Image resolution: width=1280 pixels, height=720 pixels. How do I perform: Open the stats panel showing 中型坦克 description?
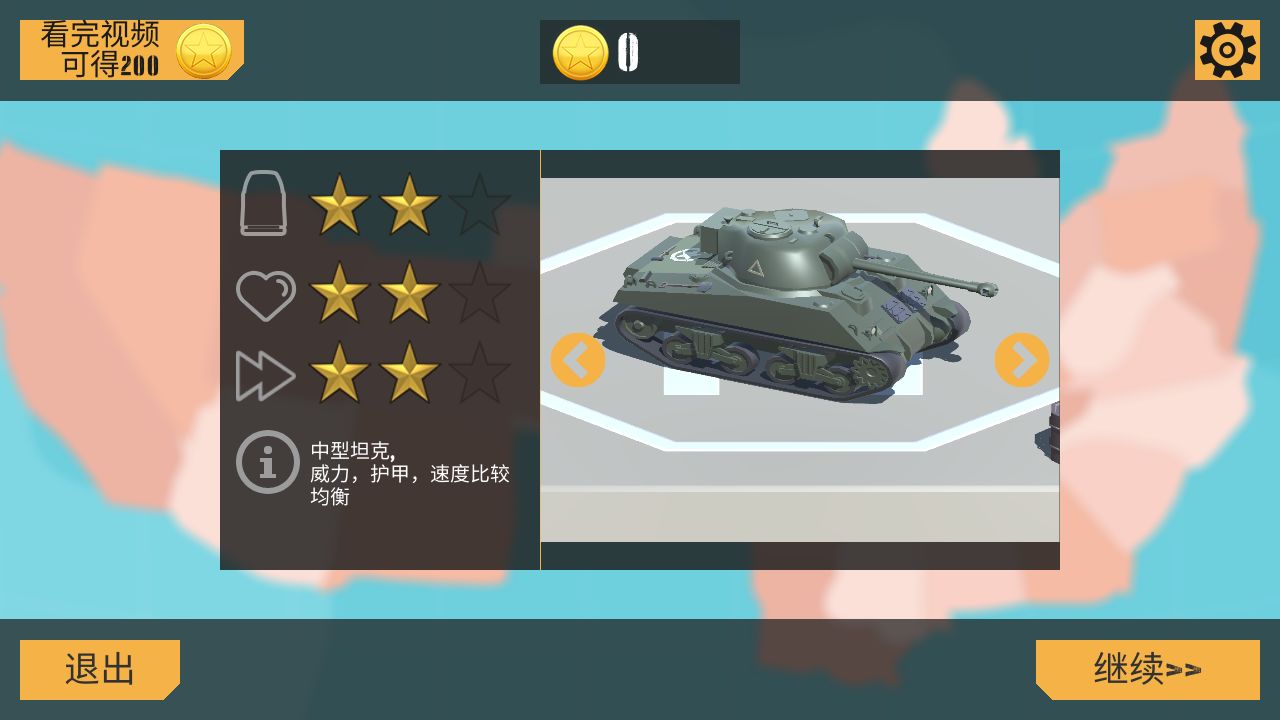coord(380,360)
